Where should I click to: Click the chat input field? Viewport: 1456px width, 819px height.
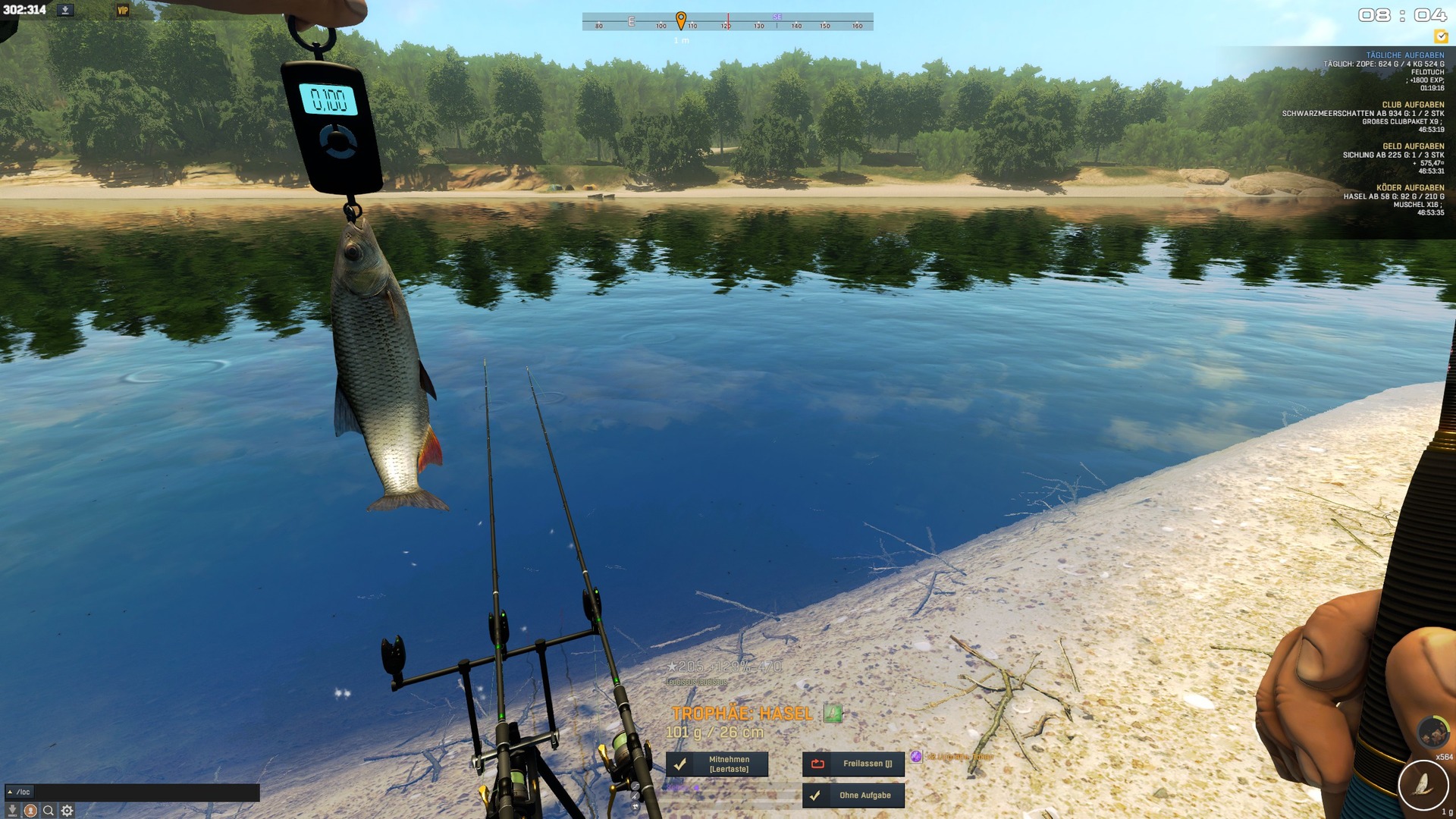144,792
